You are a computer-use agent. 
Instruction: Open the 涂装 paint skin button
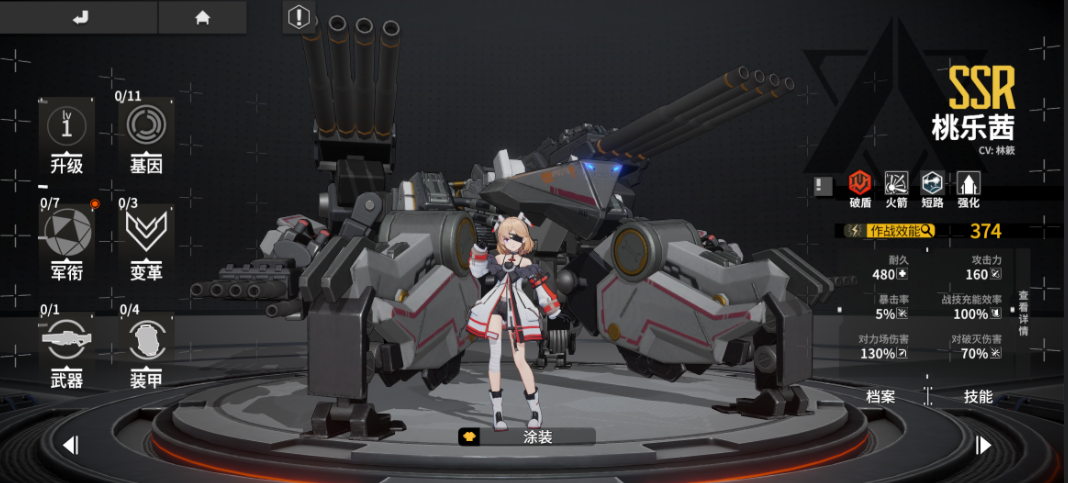click(x=526, y=437)
